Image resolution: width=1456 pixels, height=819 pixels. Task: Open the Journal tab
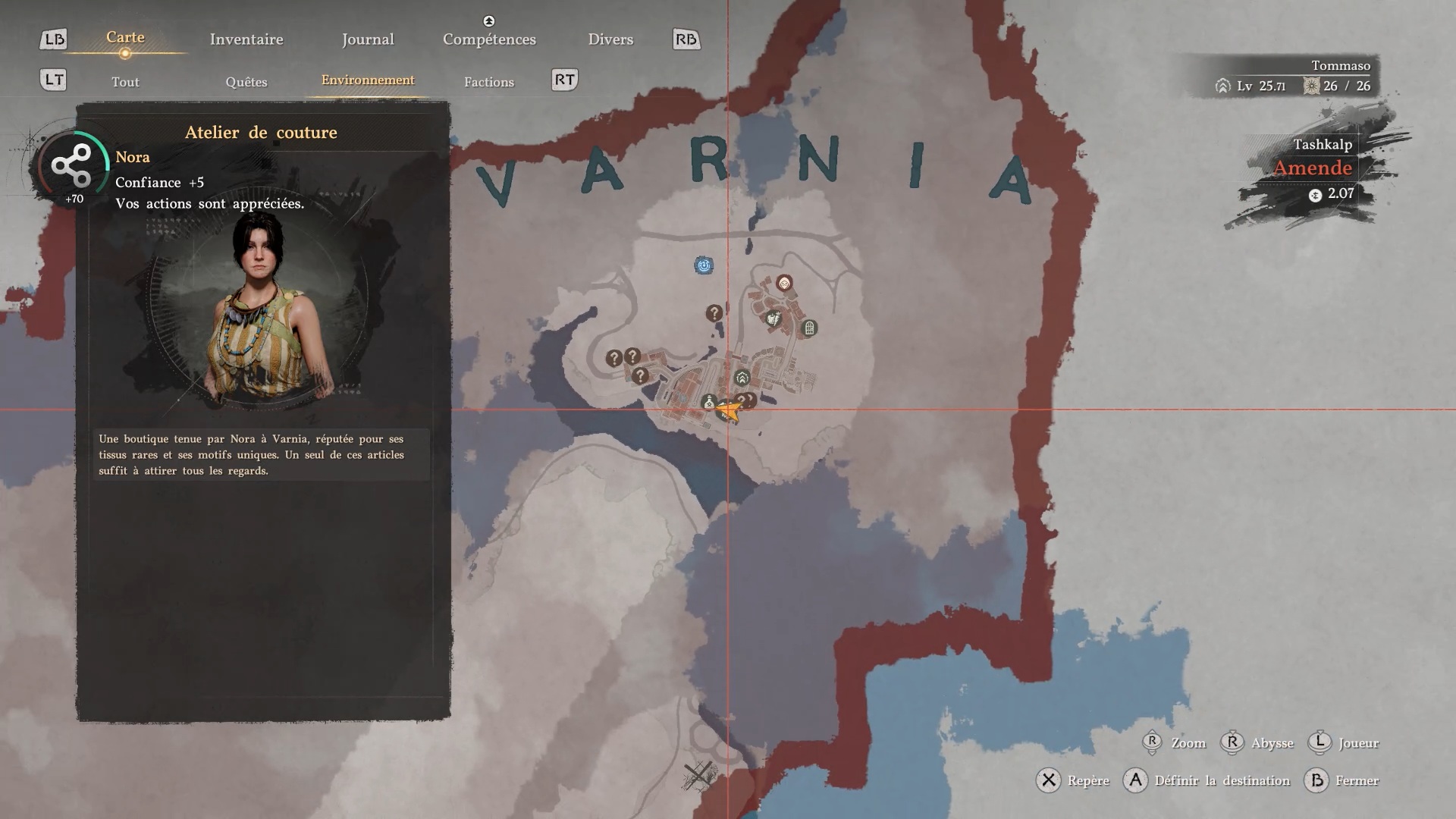[368, 39]
